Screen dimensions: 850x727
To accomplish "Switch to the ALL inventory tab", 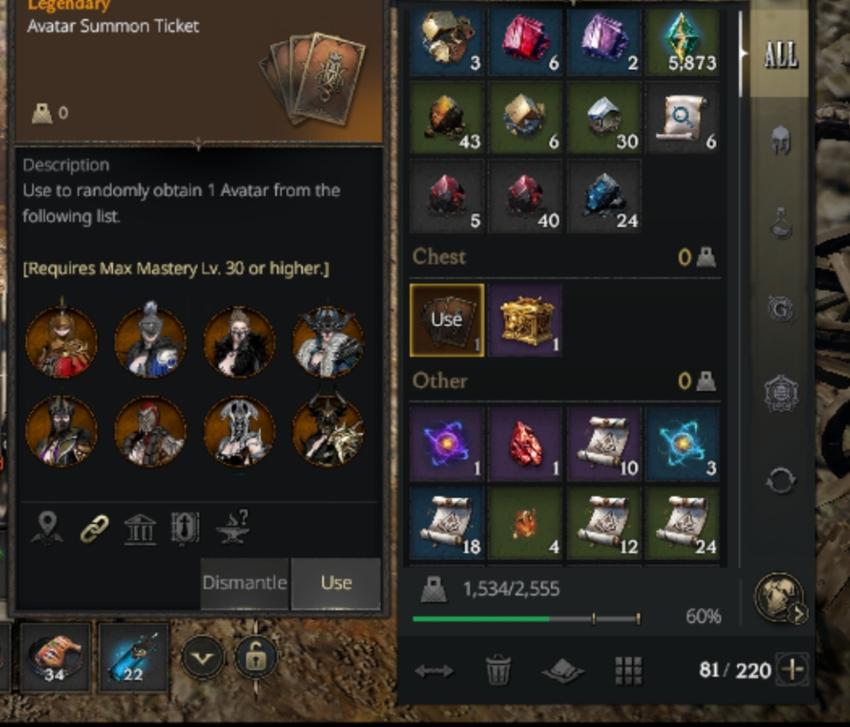I will tap(780, 55).
